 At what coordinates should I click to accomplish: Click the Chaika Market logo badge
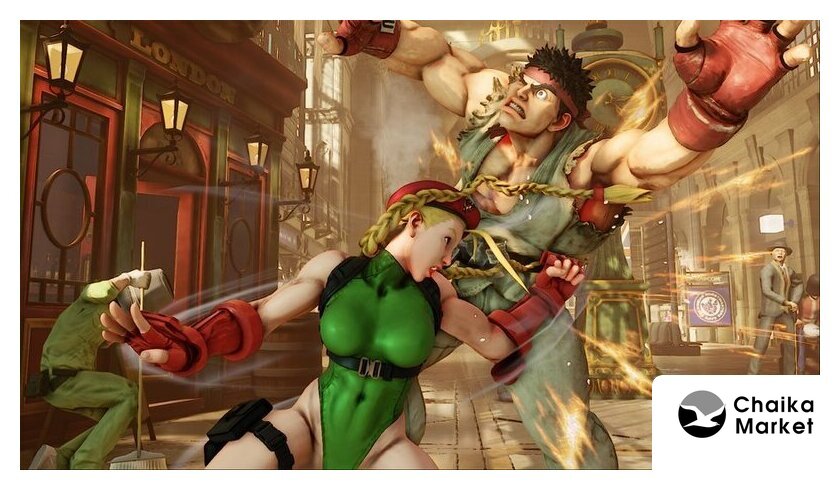coord(745,415)
